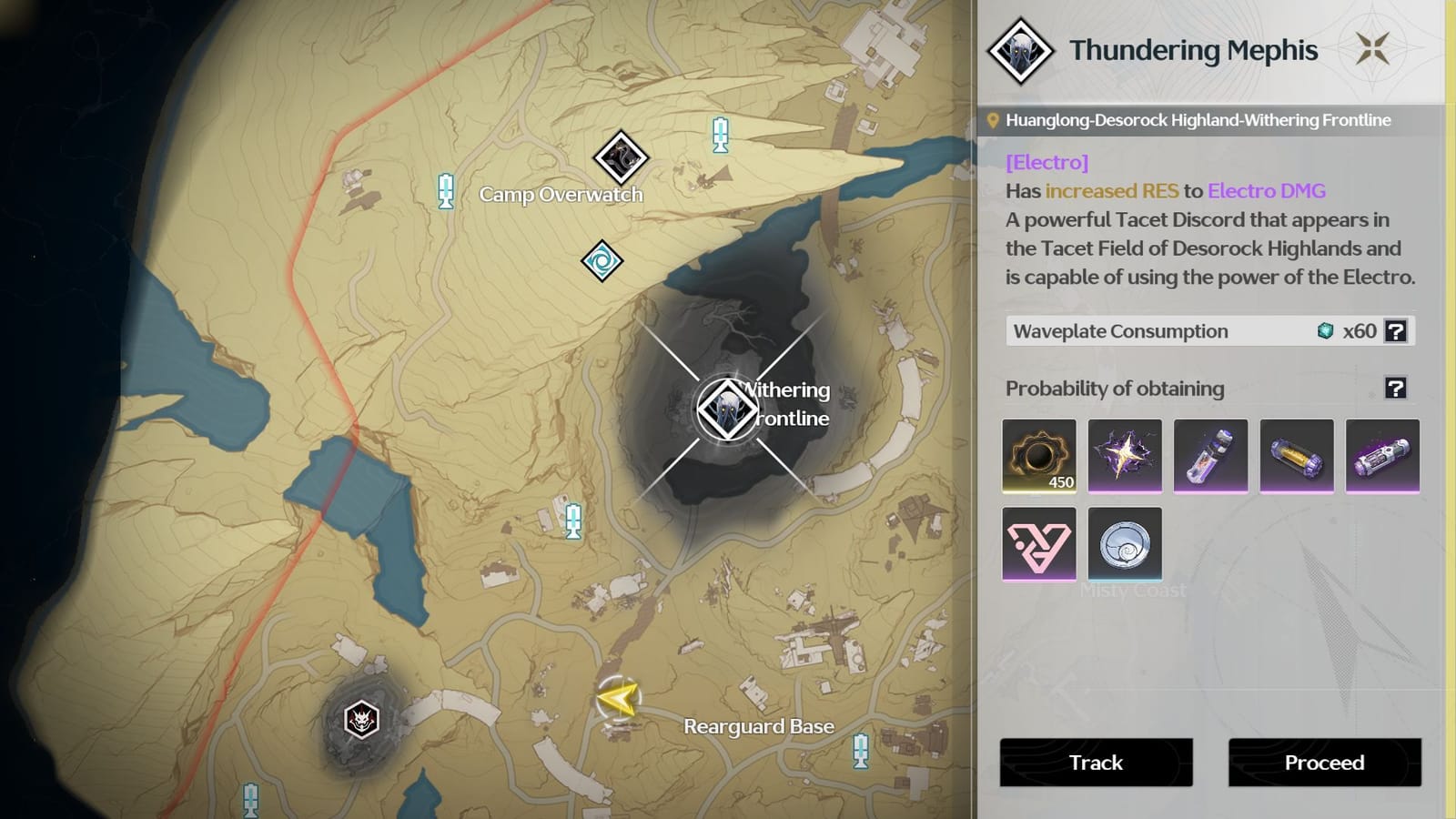
Task: Click the Camp Overwatch boss marker
Action: 622,157
